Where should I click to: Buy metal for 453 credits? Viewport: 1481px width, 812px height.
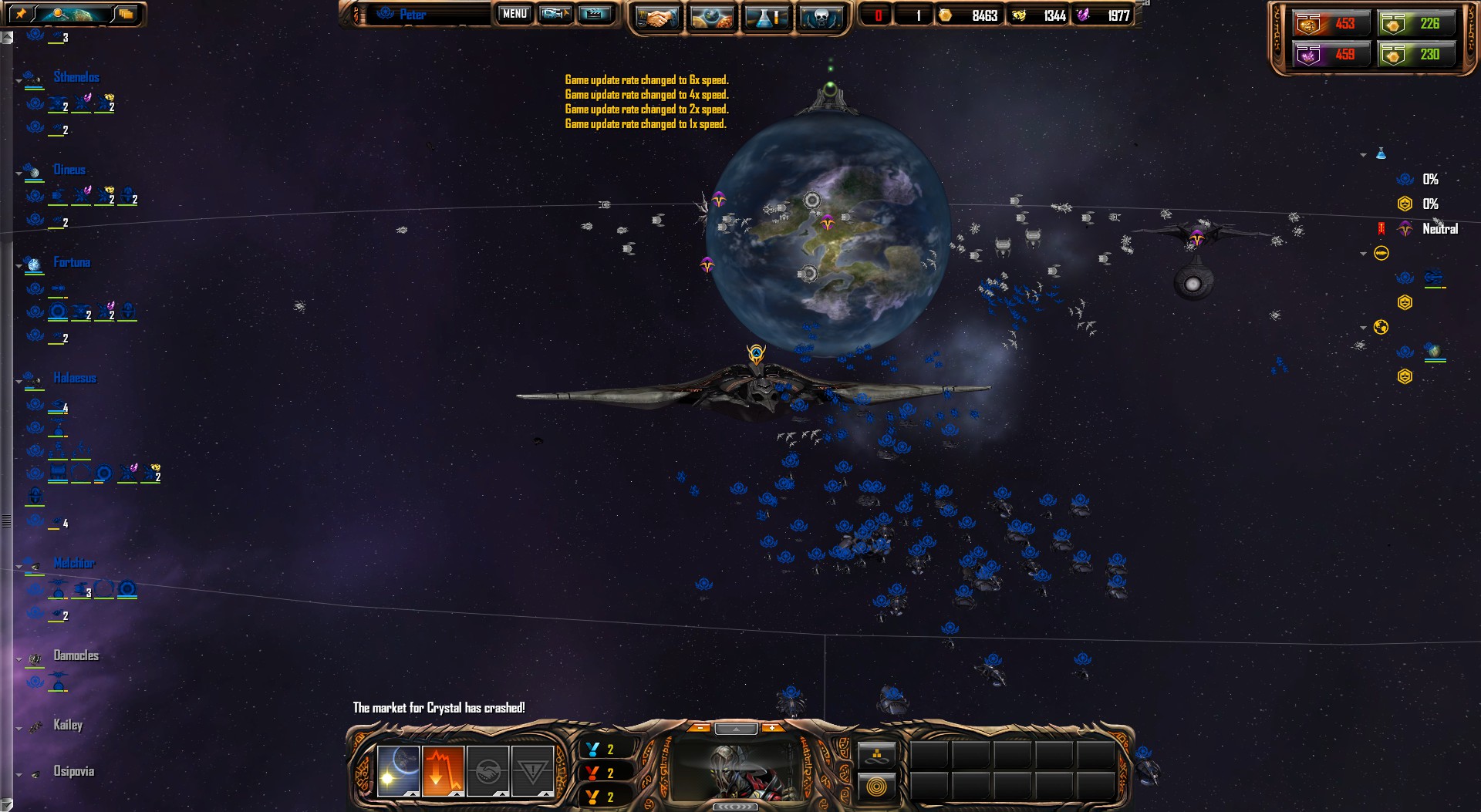1328,24
